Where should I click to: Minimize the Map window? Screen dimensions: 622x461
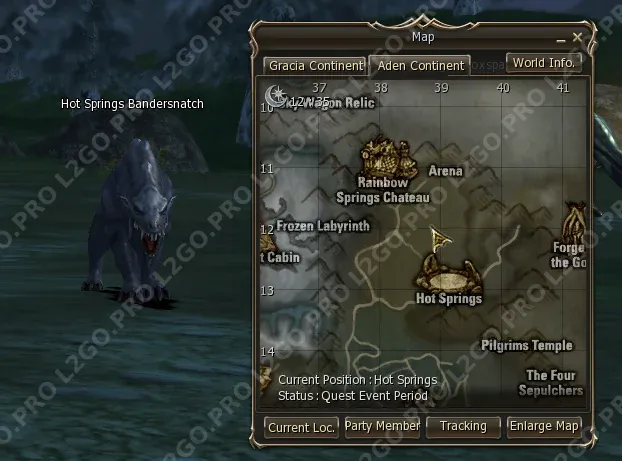coord(562,38)
